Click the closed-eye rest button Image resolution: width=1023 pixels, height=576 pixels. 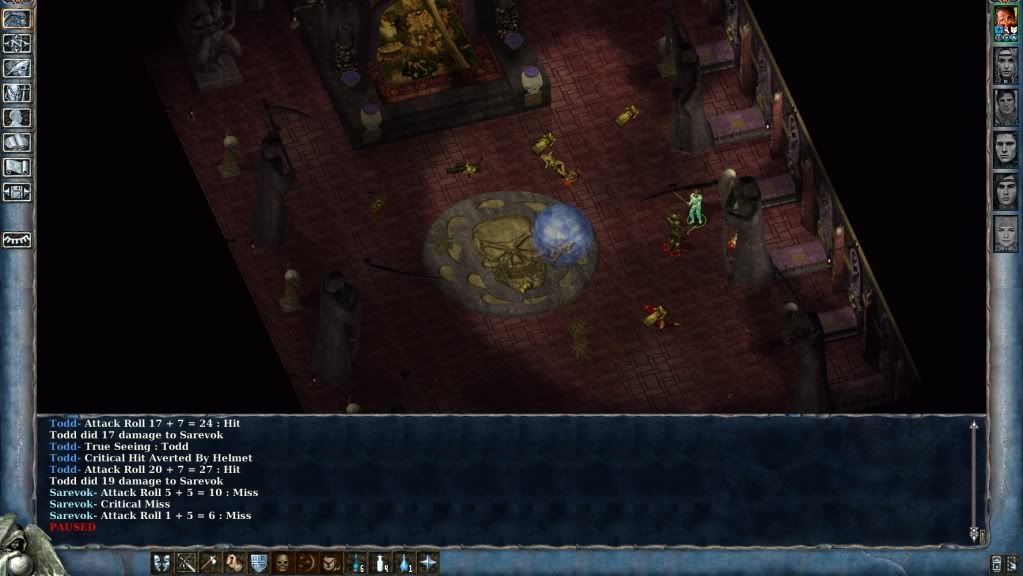click(x=17, y=240)
